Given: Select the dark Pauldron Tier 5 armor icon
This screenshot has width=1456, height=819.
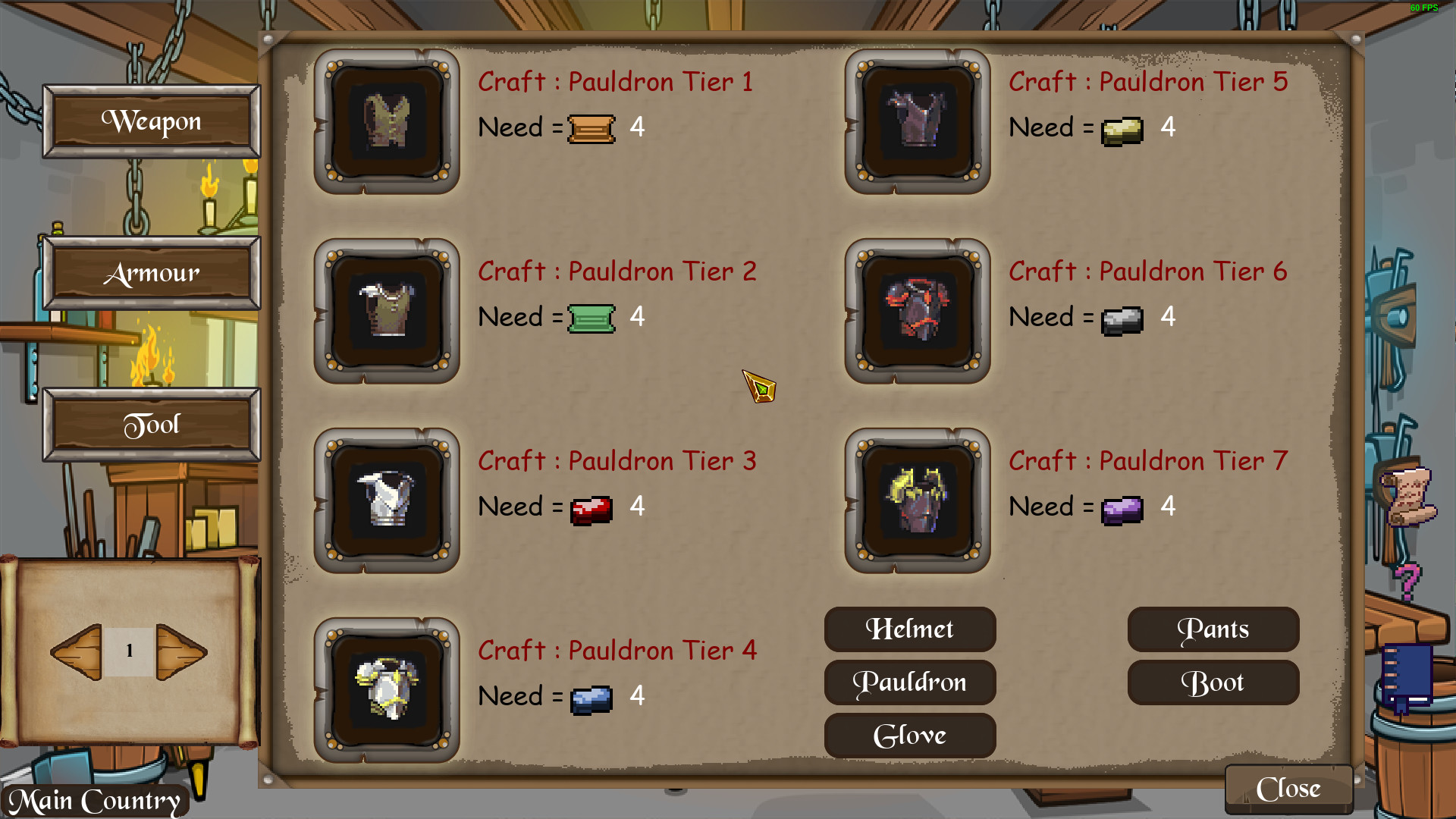Looking at the screenshot, I should click(x=917, y=121).
